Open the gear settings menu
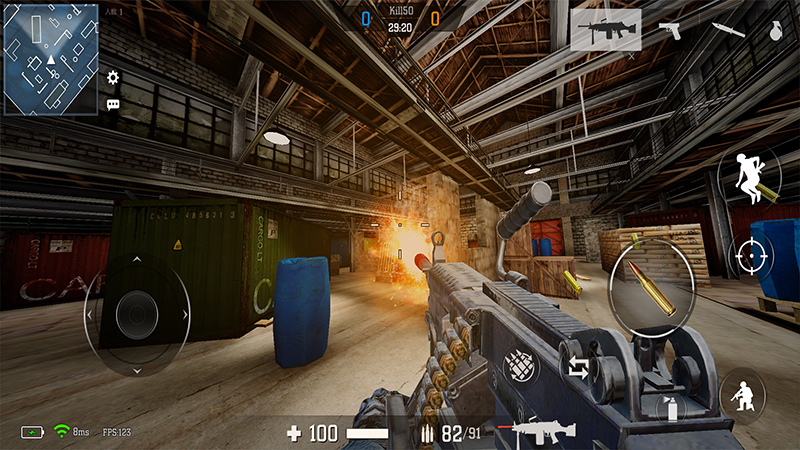The image size is (800, 450). coord(113,78)
